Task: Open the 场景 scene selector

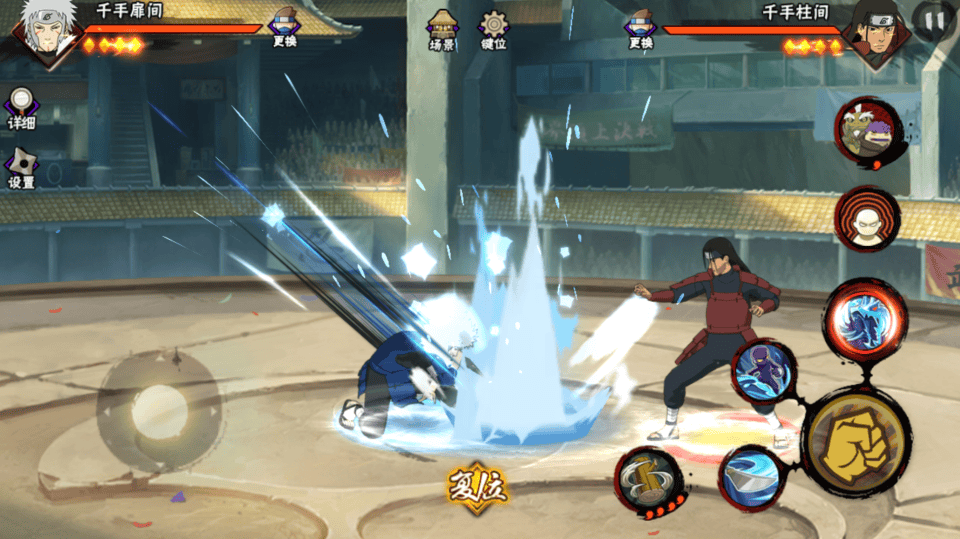Action: click(x=442, y=30)
